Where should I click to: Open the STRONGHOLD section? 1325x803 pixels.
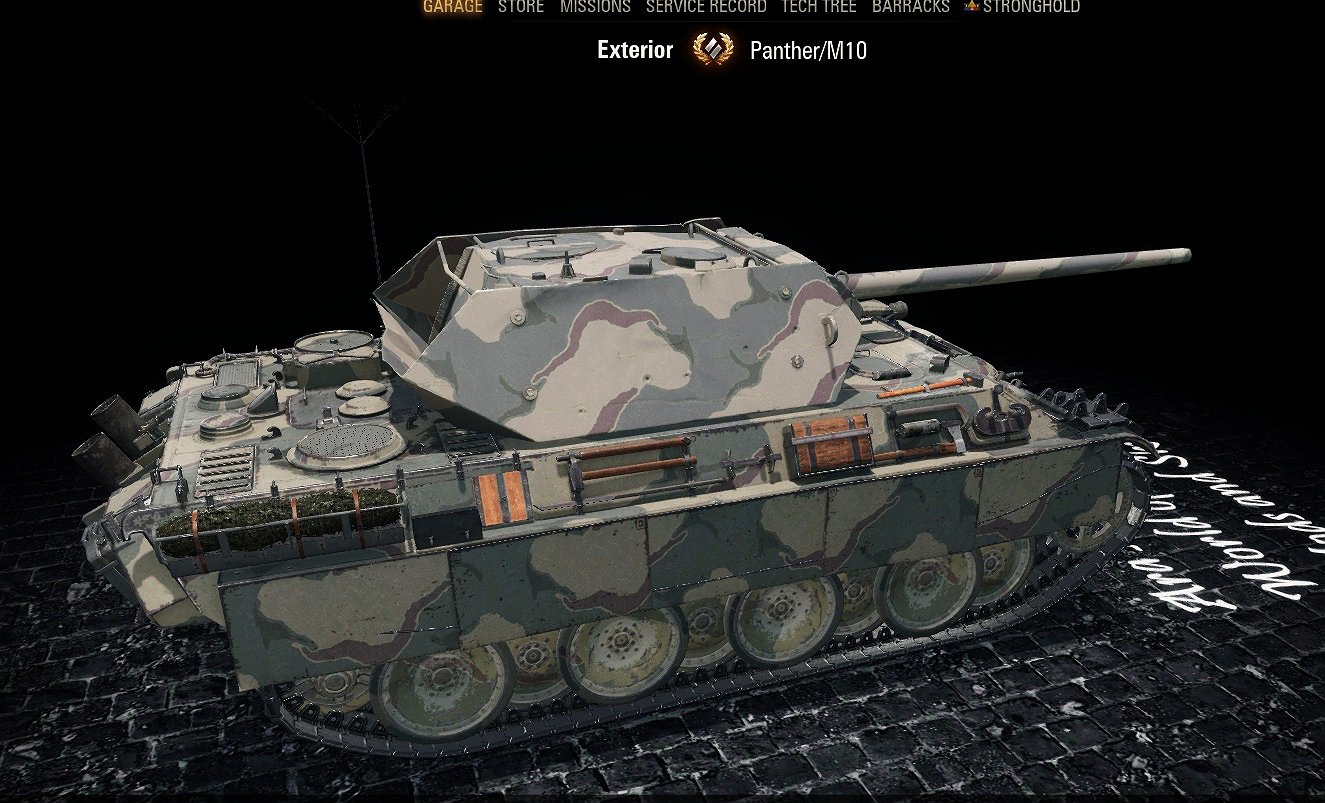[x=1031, y=7]
